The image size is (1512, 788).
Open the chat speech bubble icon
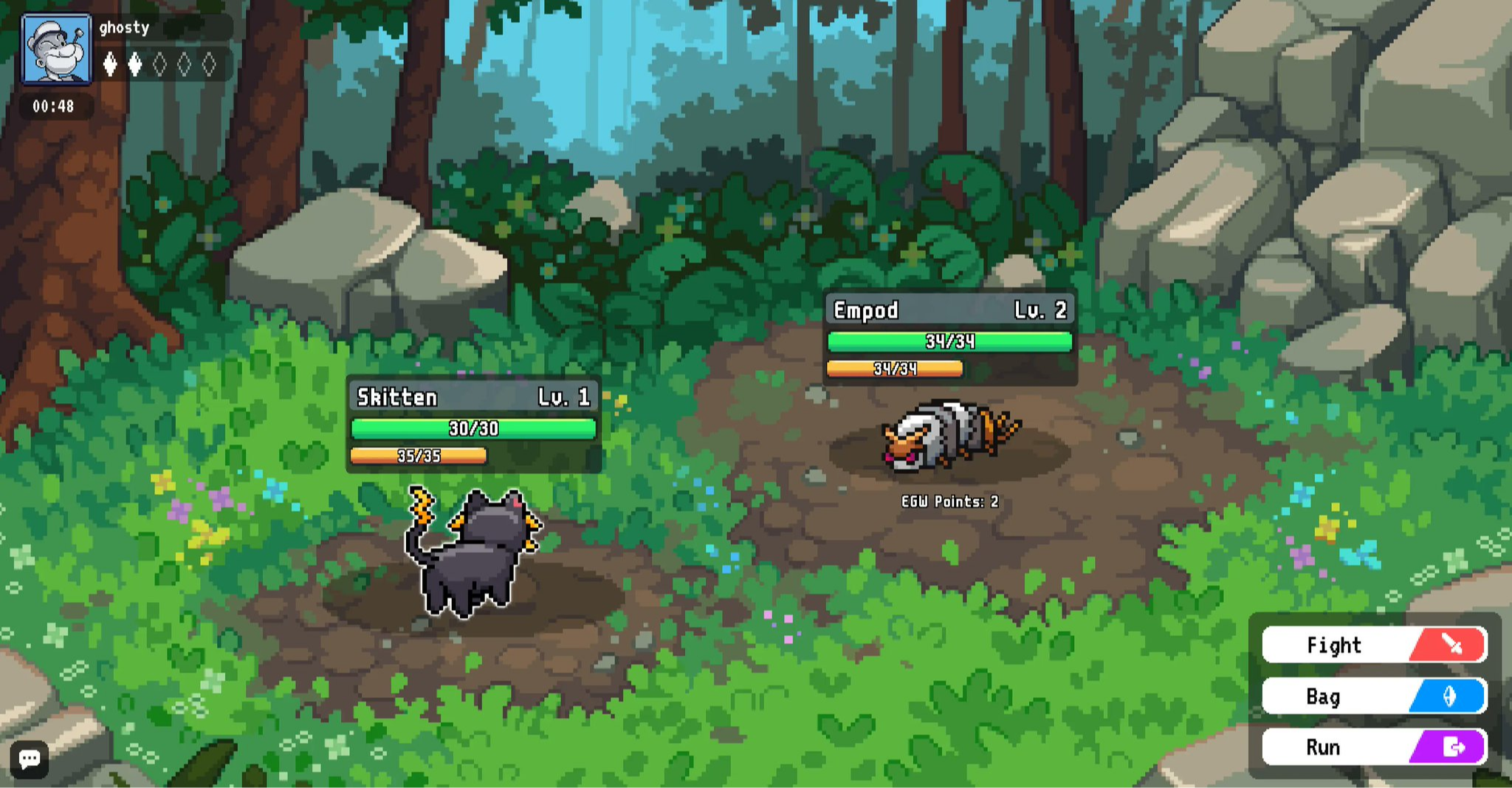click(30, 758)
